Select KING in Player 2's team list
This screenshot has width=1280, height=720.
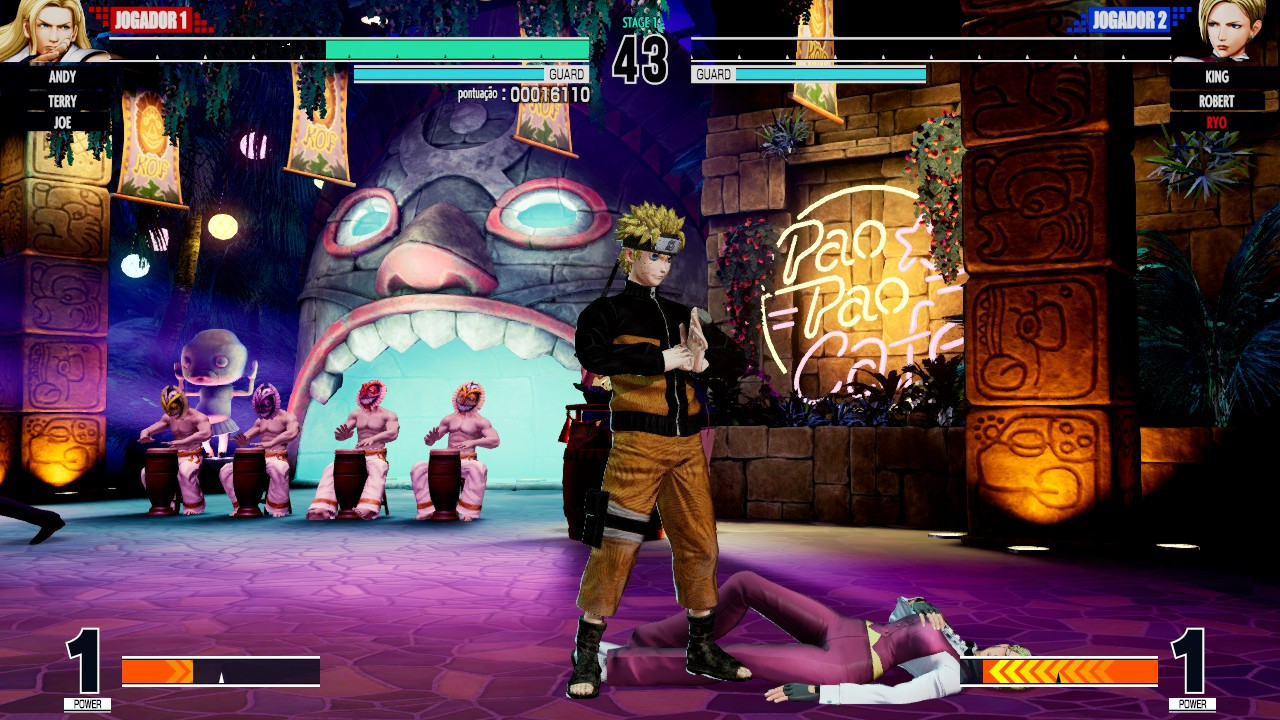(1217, 76)
